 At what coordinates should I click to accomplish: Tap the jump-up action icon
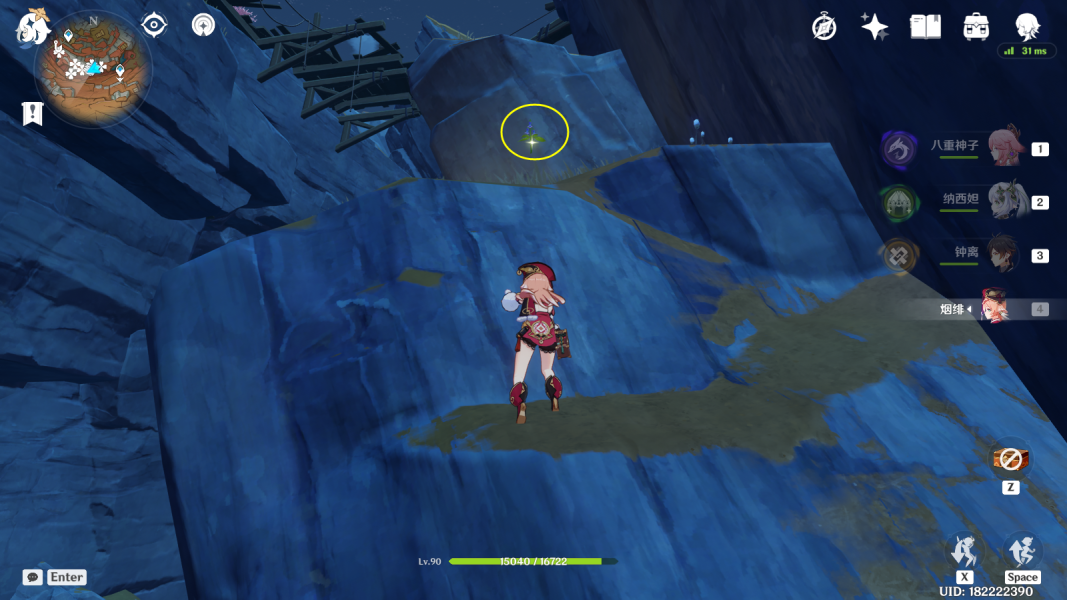point(1022,551)
